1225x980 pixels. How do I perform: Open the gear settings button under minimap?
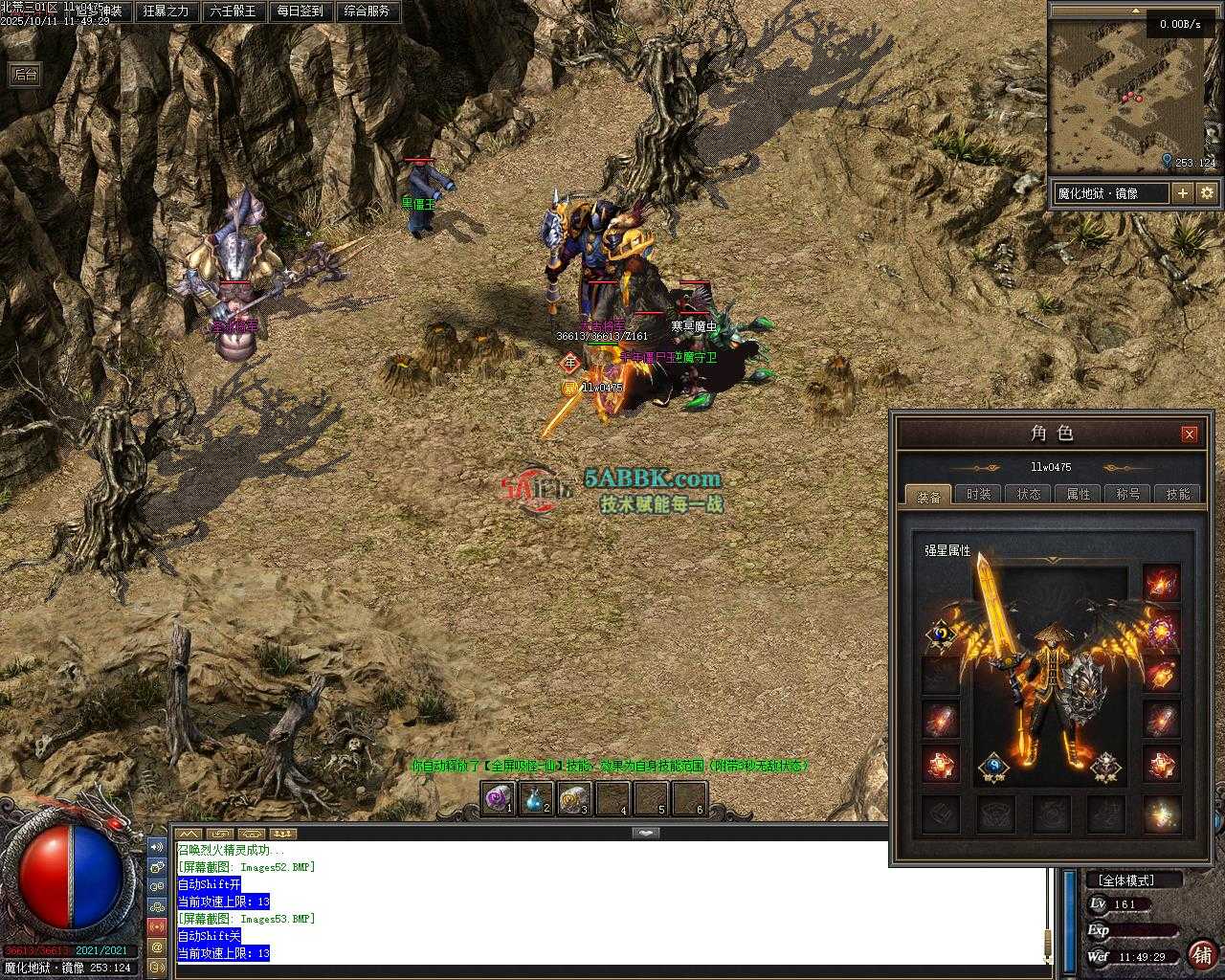tap(1207, 193)
